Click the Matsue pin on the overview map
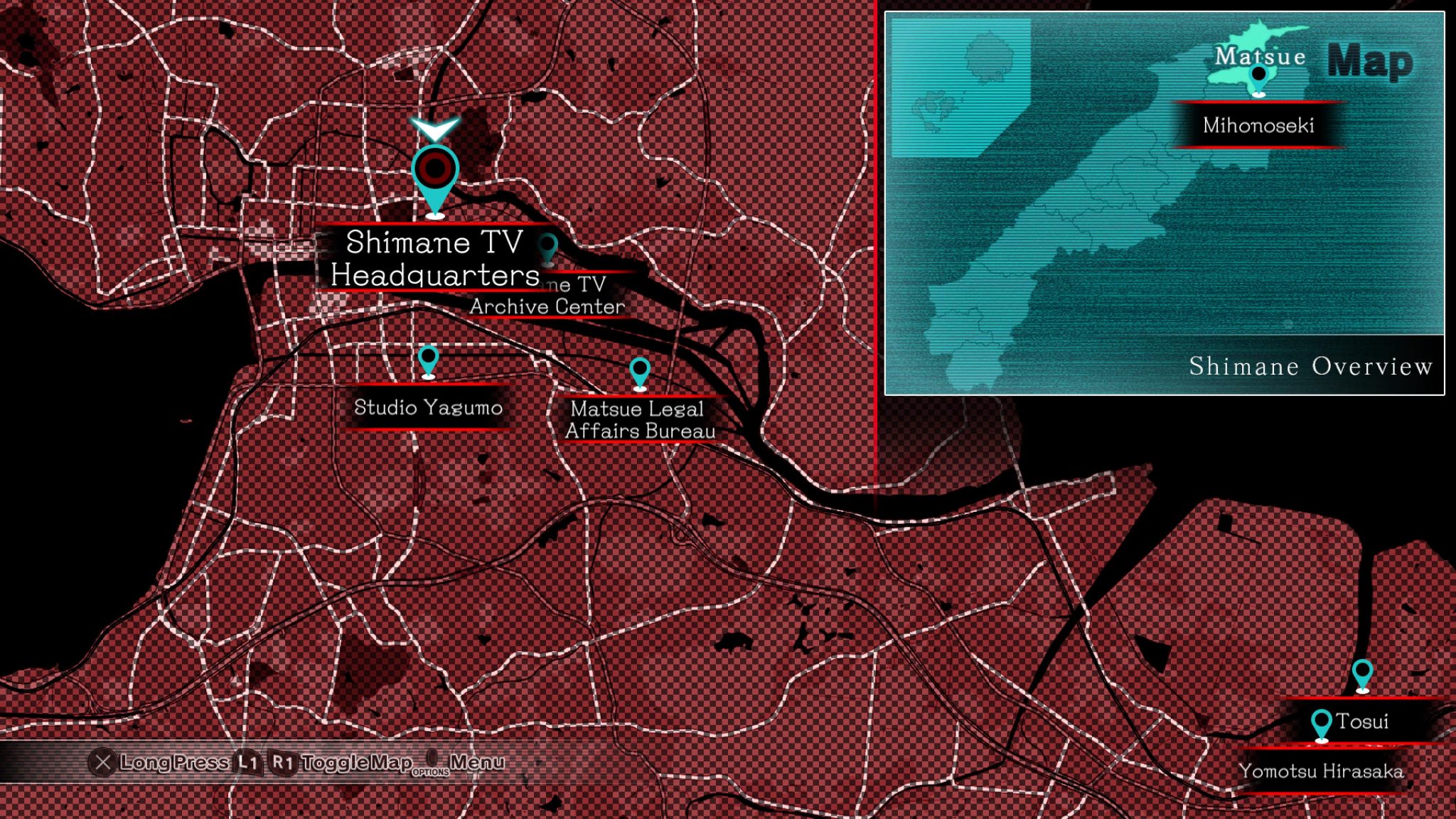The height and width of the screenshot is (819, 1456). pos(1258,76)
